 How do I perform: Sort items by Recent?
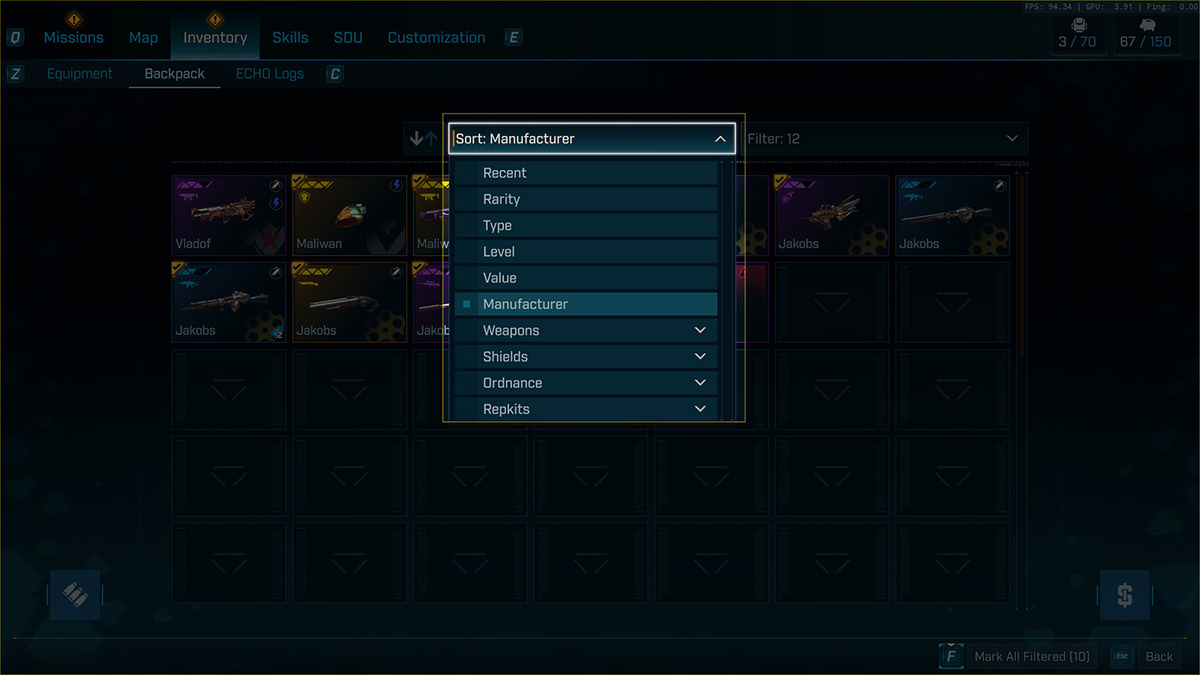point(586,173)
